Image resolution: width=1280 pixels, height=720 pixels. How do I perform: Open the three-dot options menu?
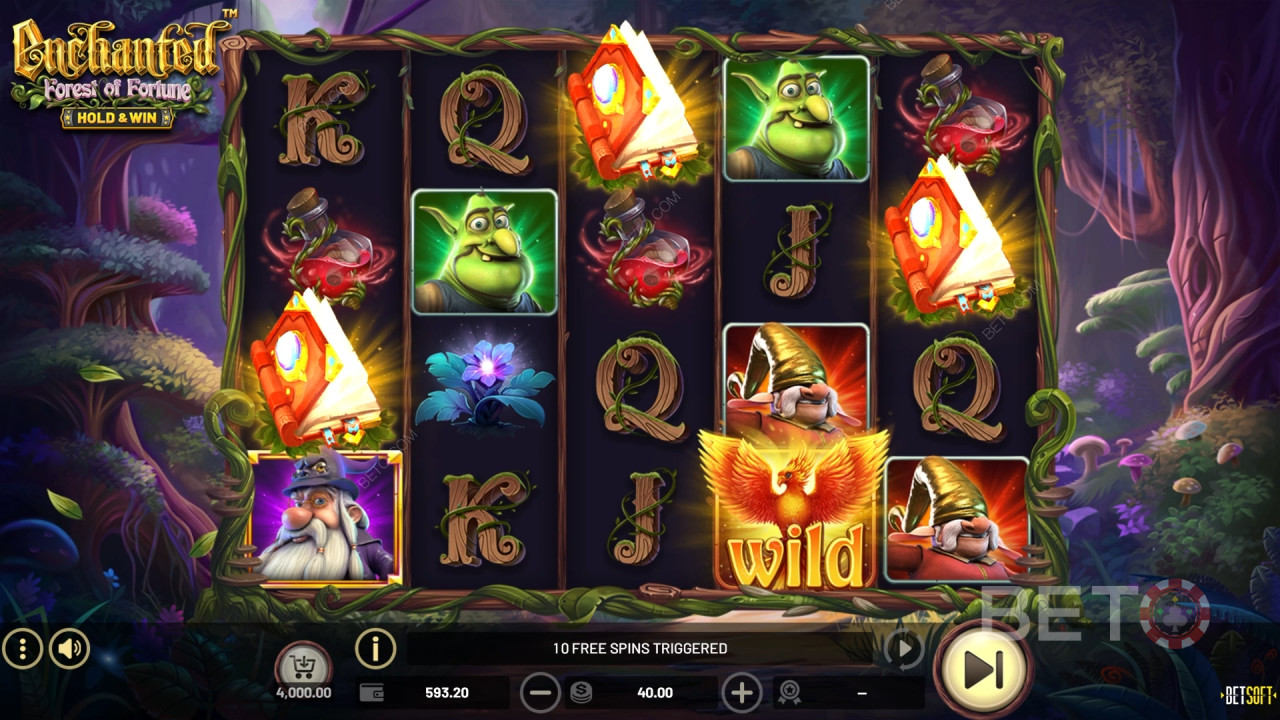click(x=22, y=649)
